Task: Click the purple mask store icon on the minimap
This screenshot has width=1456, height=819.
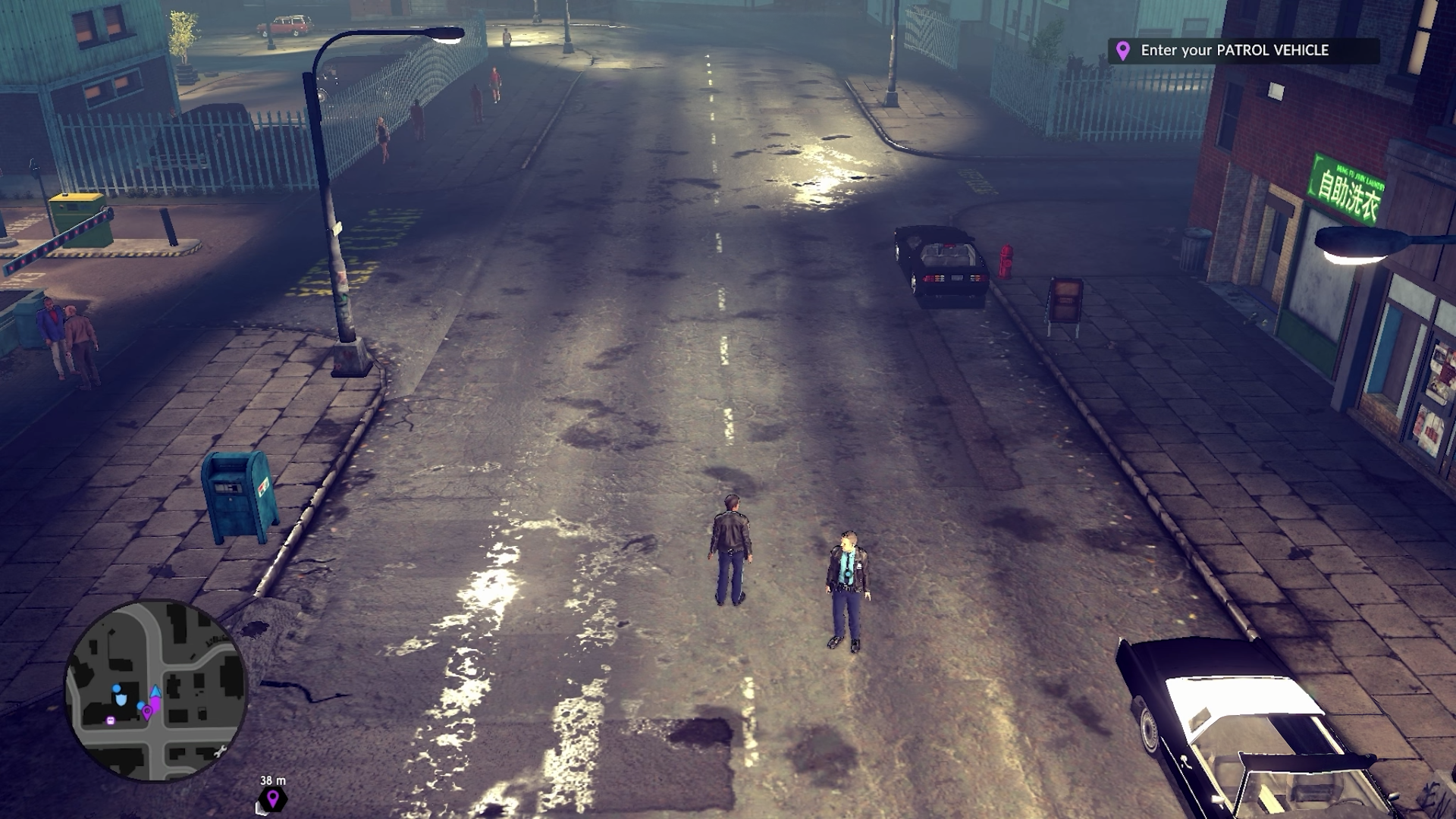Action: tap(111, 720)
